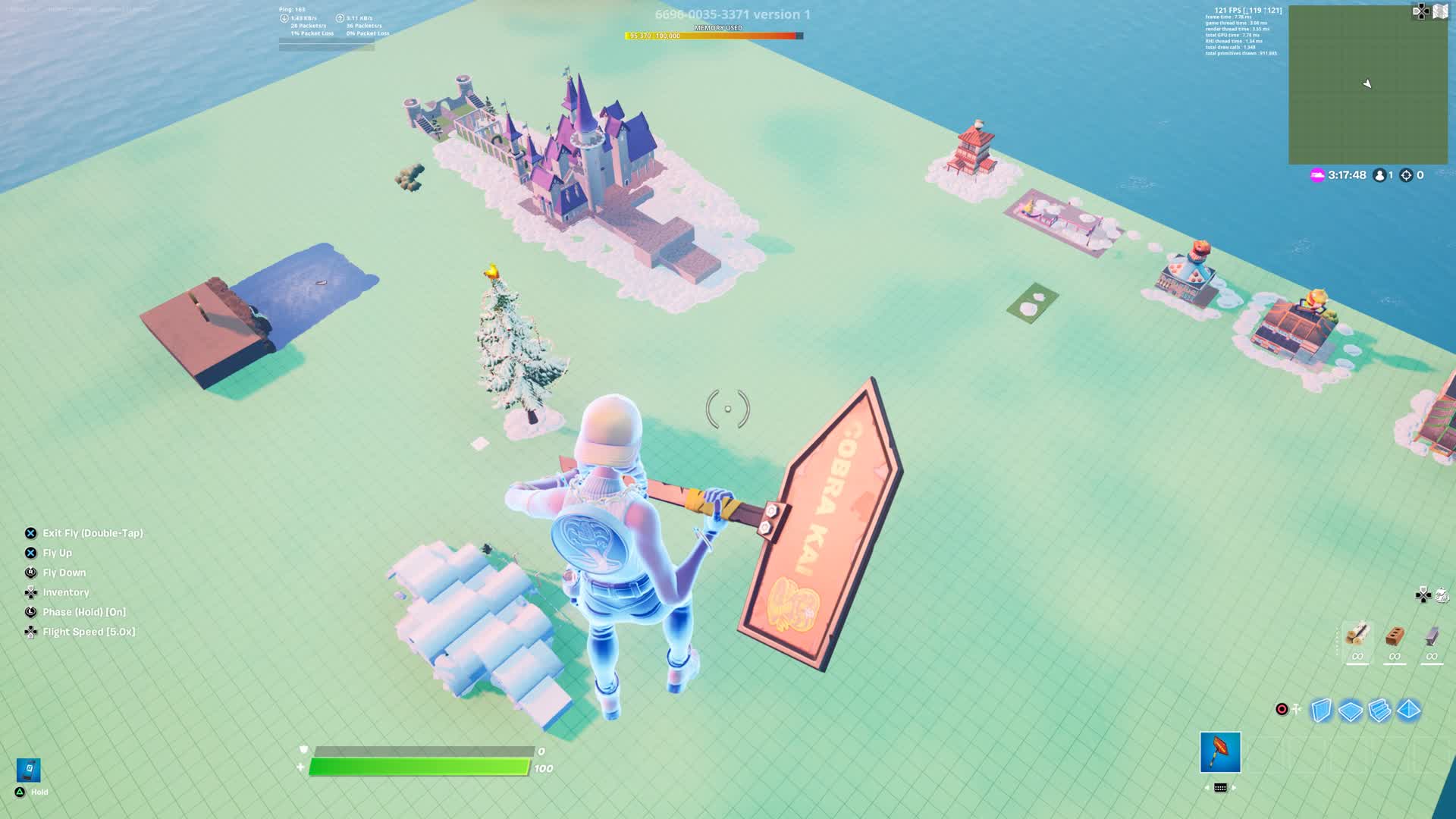Viewport: 1456px width, 819px height.
Task: Select the wall building piece
Action: (x=1319, y=709)
